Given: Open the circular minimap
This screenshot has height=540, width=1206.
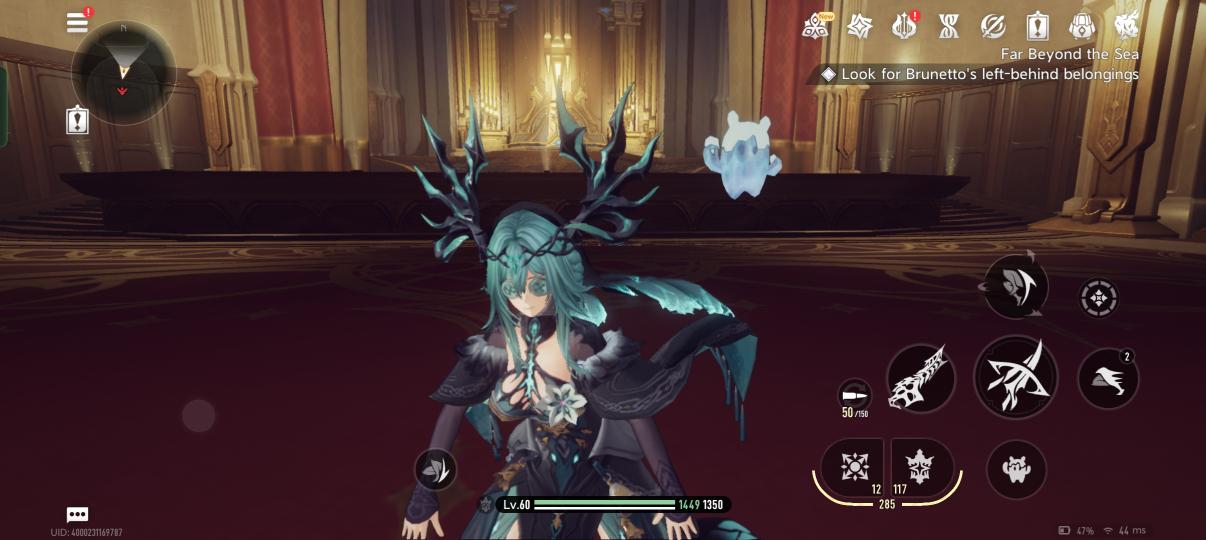Looking at the screenshot, I should tap(123, 72).
